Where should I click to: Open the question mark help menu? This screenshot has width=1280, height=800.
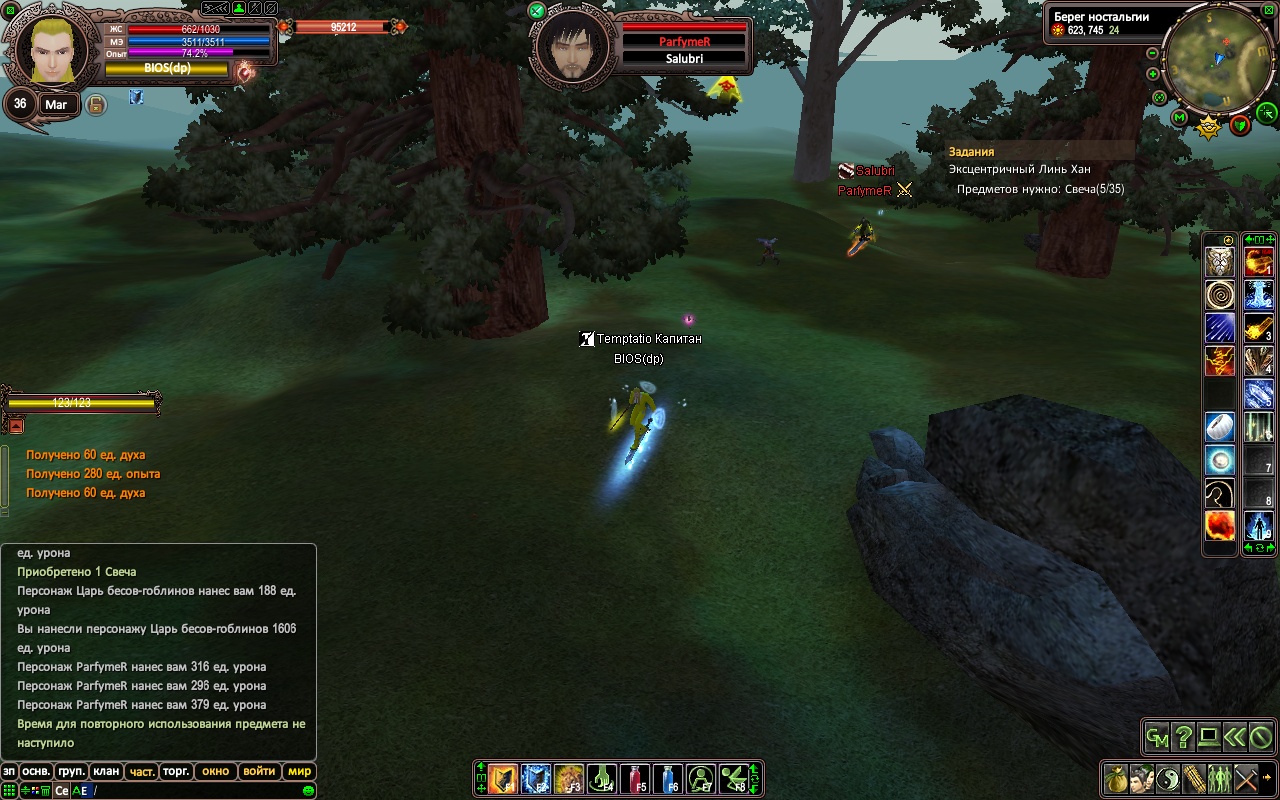coord(1184,738)
